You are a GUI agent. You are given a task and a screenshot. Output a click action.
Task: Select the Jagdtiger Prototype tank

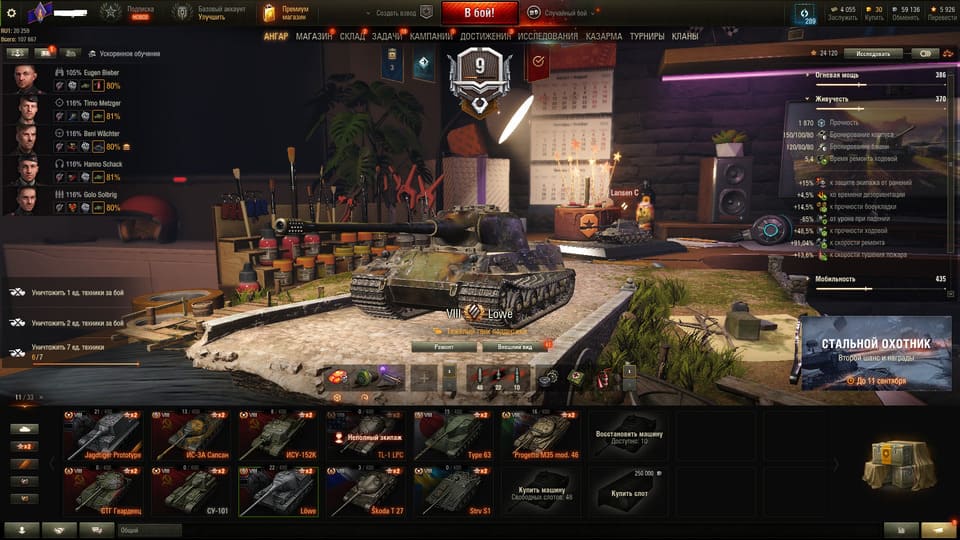103,435
